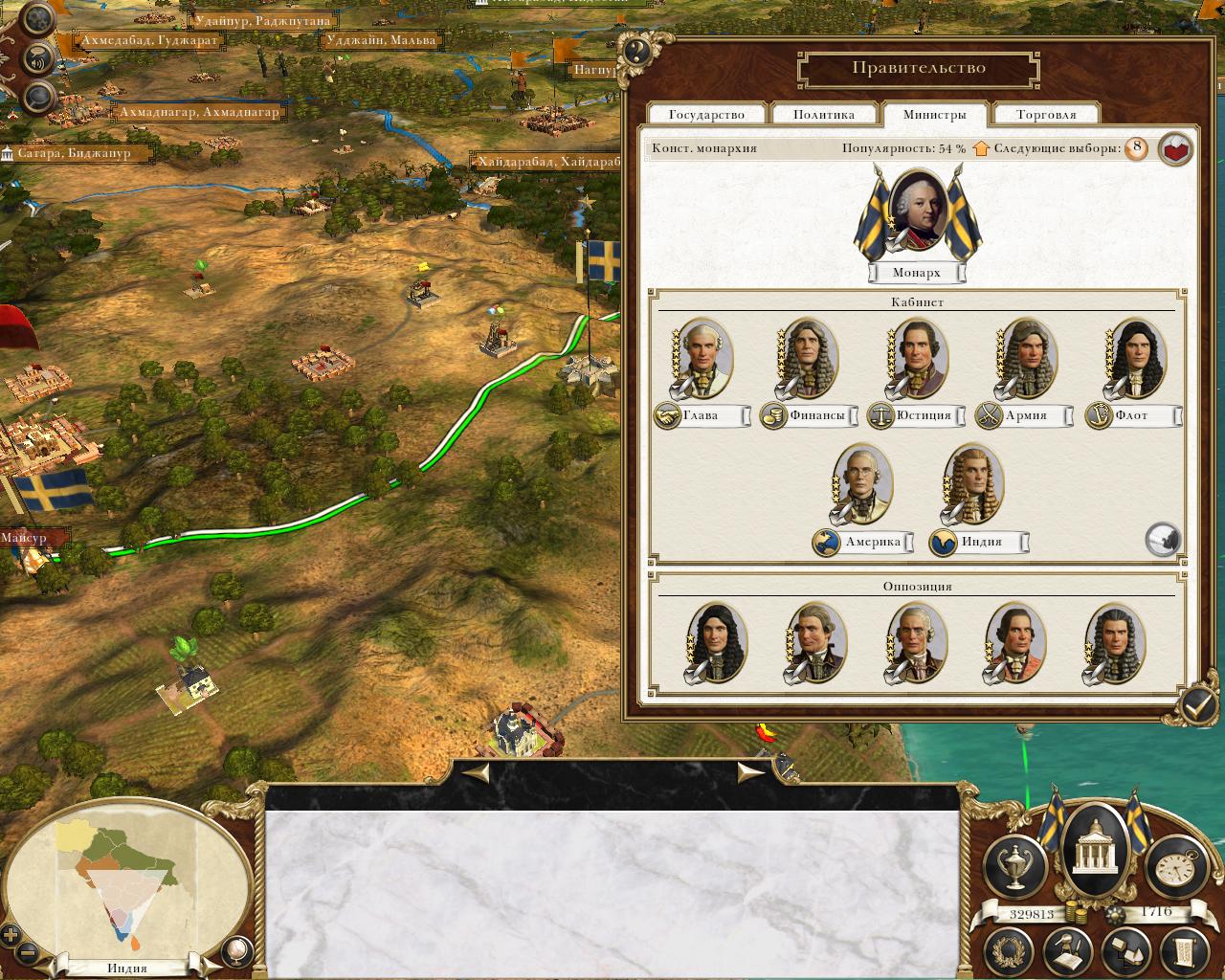This screenshot has height=980, width=1225.
Task: Select the Индия governor portrait
Action: pyautogui.click(x=971, y=483)
